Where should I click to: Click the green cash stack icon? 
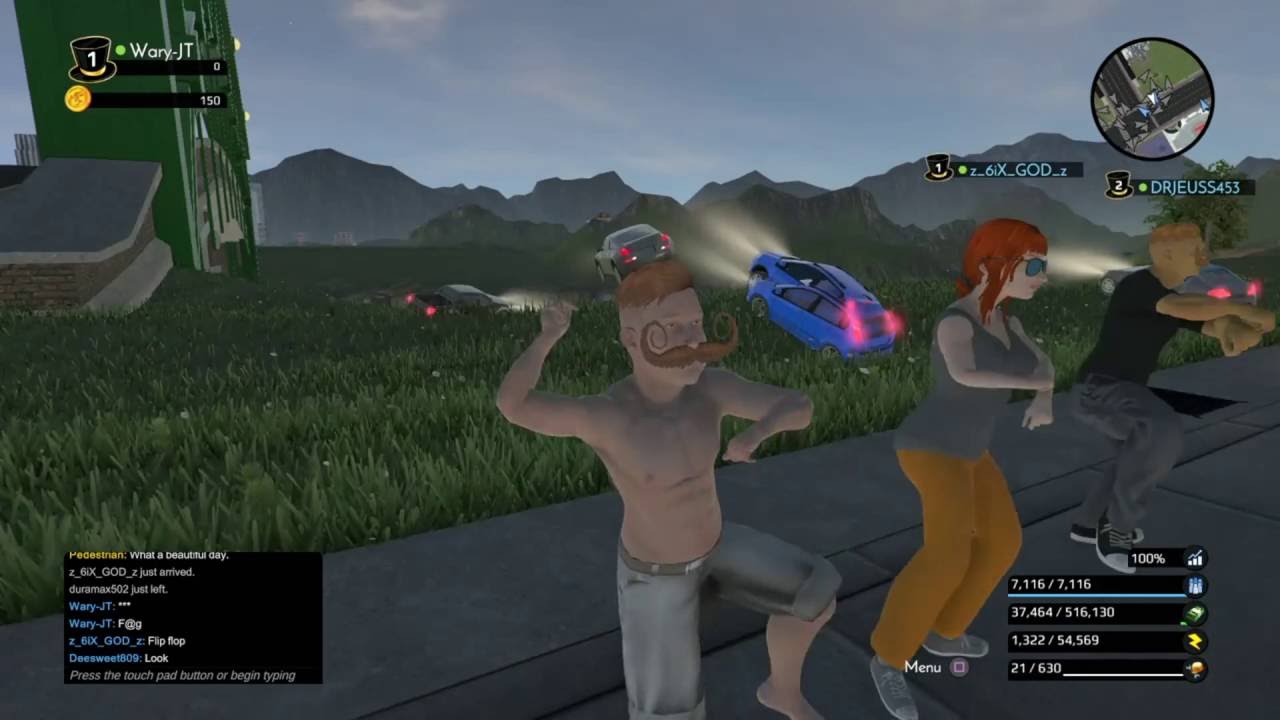click(1194, 613)
